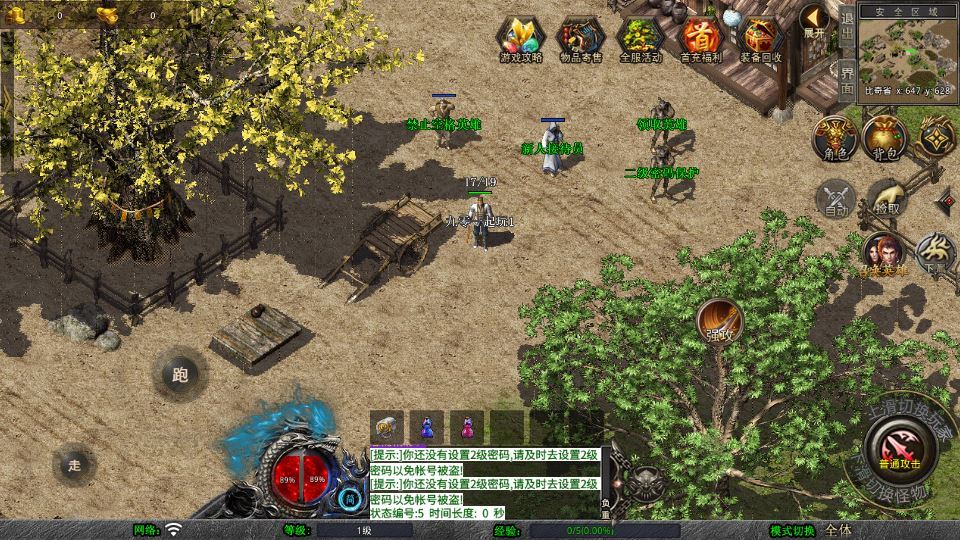Toggle the 走 walk button
This screenshot has width=960, height=540.
pyautogui.click(x=74, y=464)
